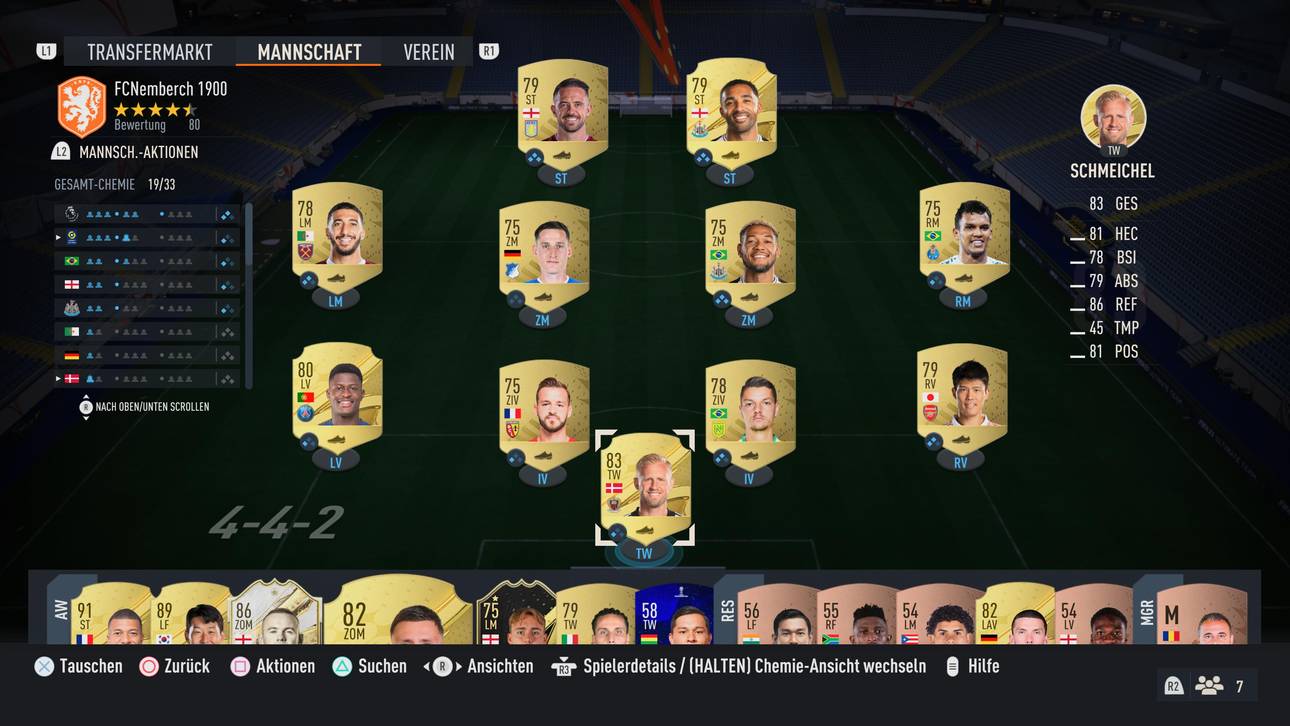Pick the white 86 ZOM icon card
The image size is (1290, 726).
coord(274,613)
